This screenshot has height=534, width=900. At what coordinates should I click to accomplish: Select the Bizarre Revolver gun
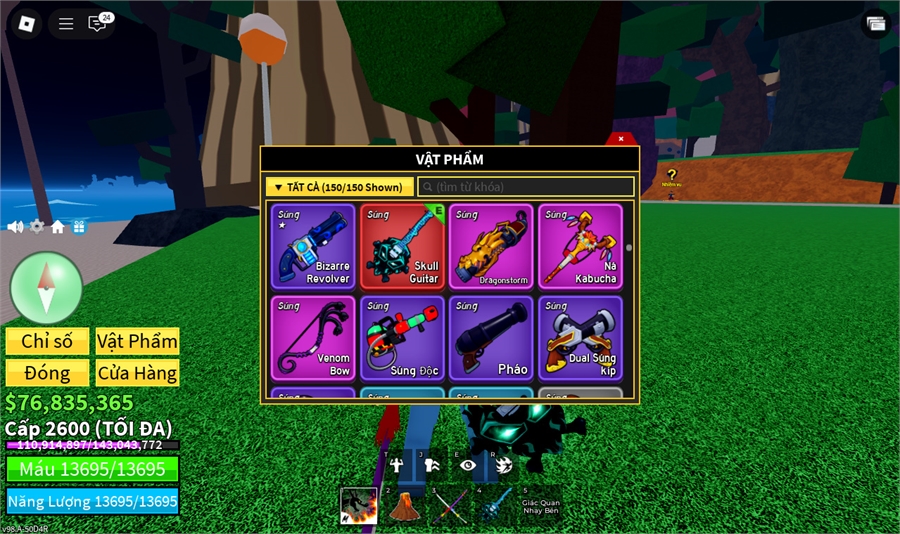click(x=313, y=247)
